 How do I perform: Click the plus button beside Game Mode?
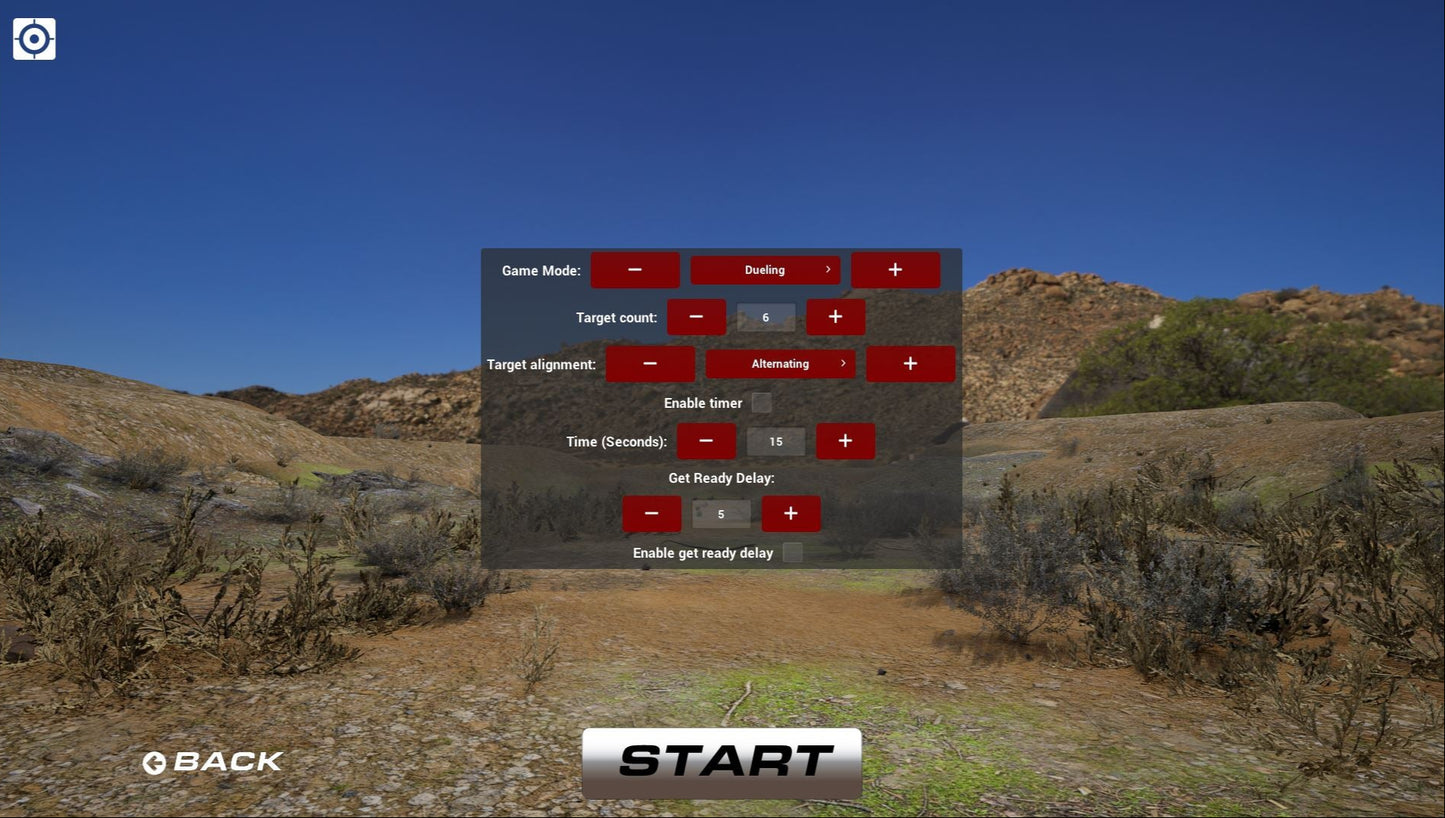tap(895, 269)
